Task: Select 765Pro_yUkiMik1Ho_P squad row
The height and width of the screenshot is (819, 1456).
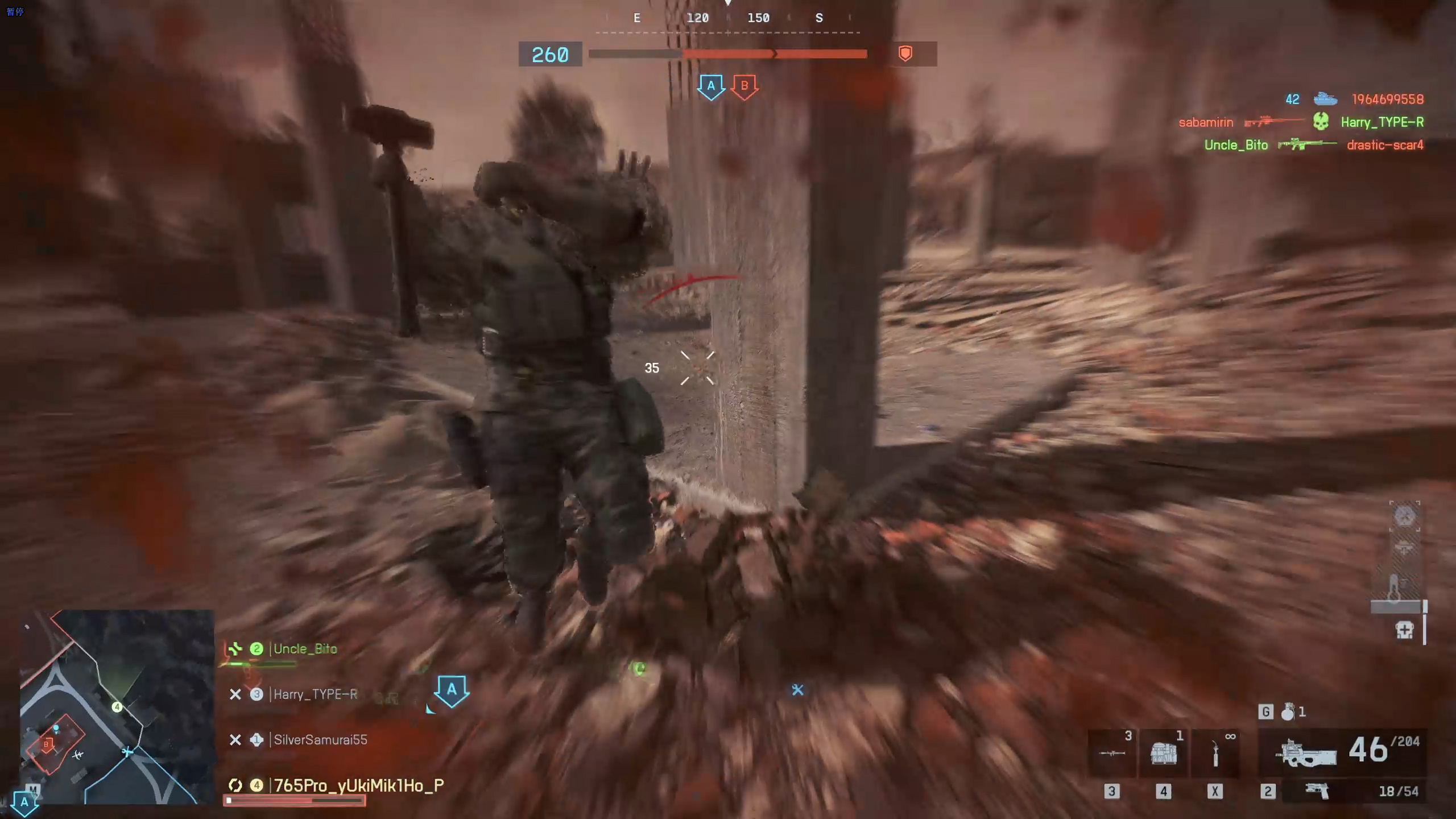Action: [358, 785]
